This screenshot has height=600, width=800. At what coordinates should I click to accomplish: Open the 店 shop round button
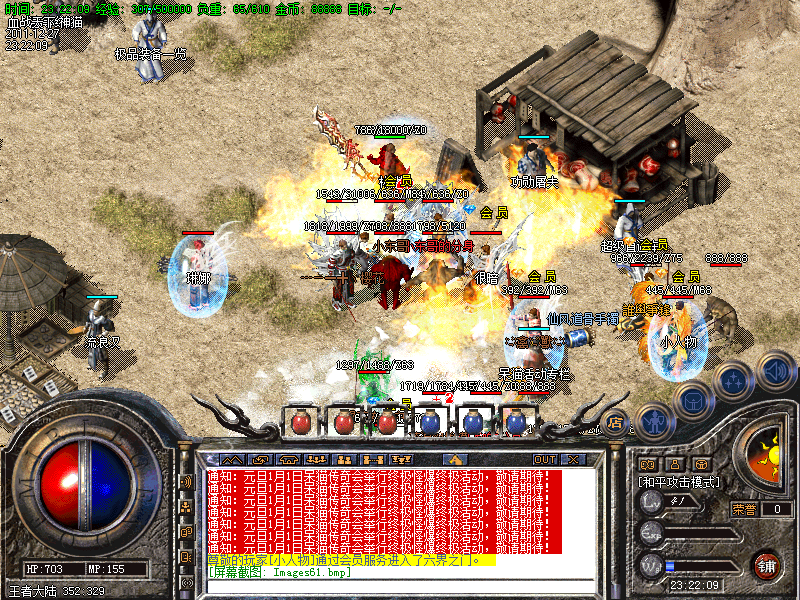(616, 422)
